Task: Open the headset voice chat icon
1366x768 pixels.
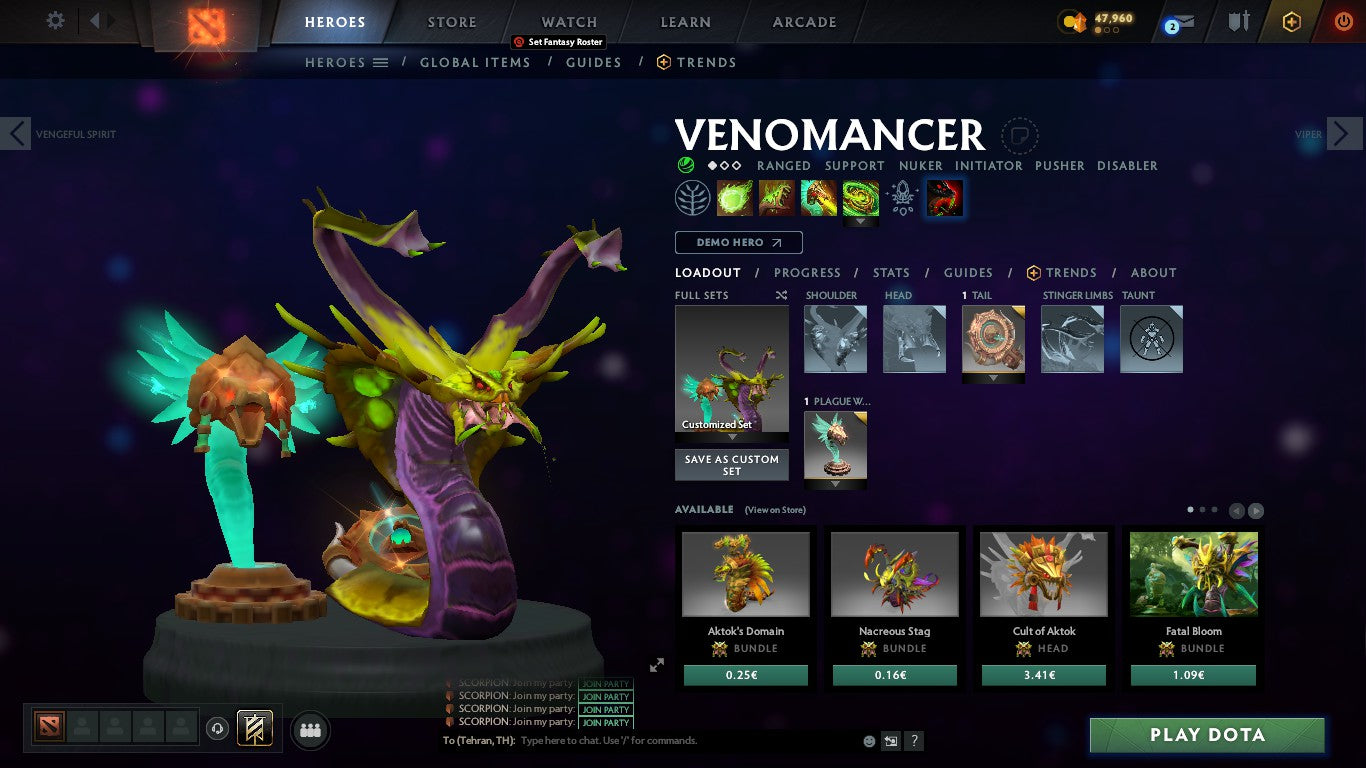Action: (217, 730)
